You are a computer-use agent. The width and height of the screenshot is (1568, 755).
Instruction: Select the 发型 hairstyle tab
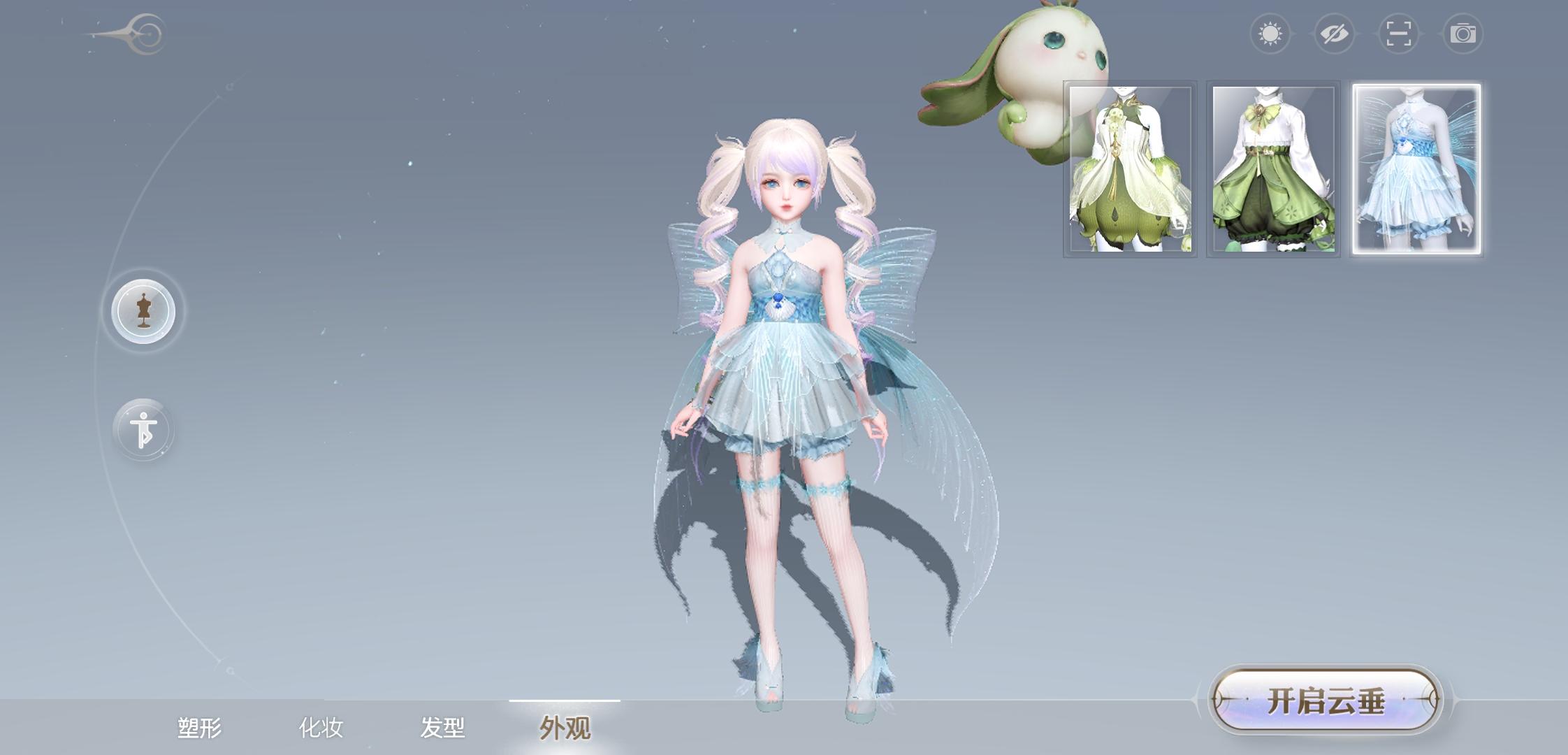(442, 727)
